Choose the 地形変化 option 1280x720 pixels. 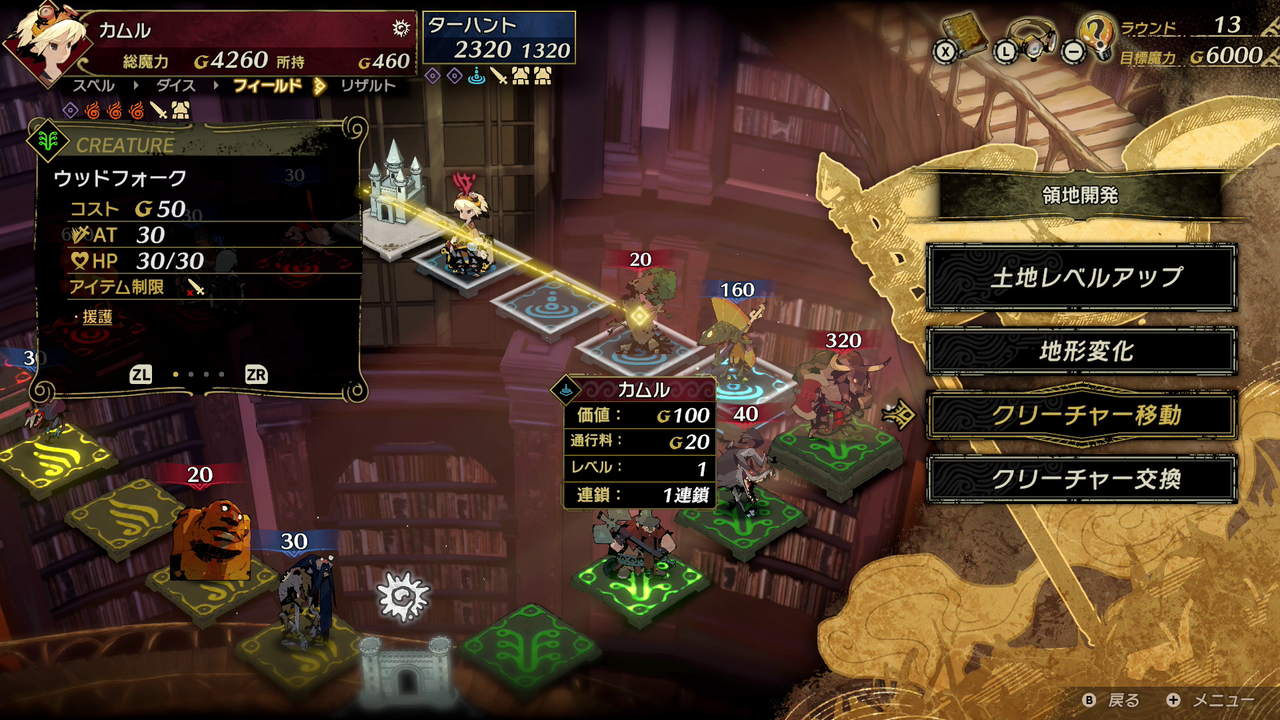tap(1081, 351)
